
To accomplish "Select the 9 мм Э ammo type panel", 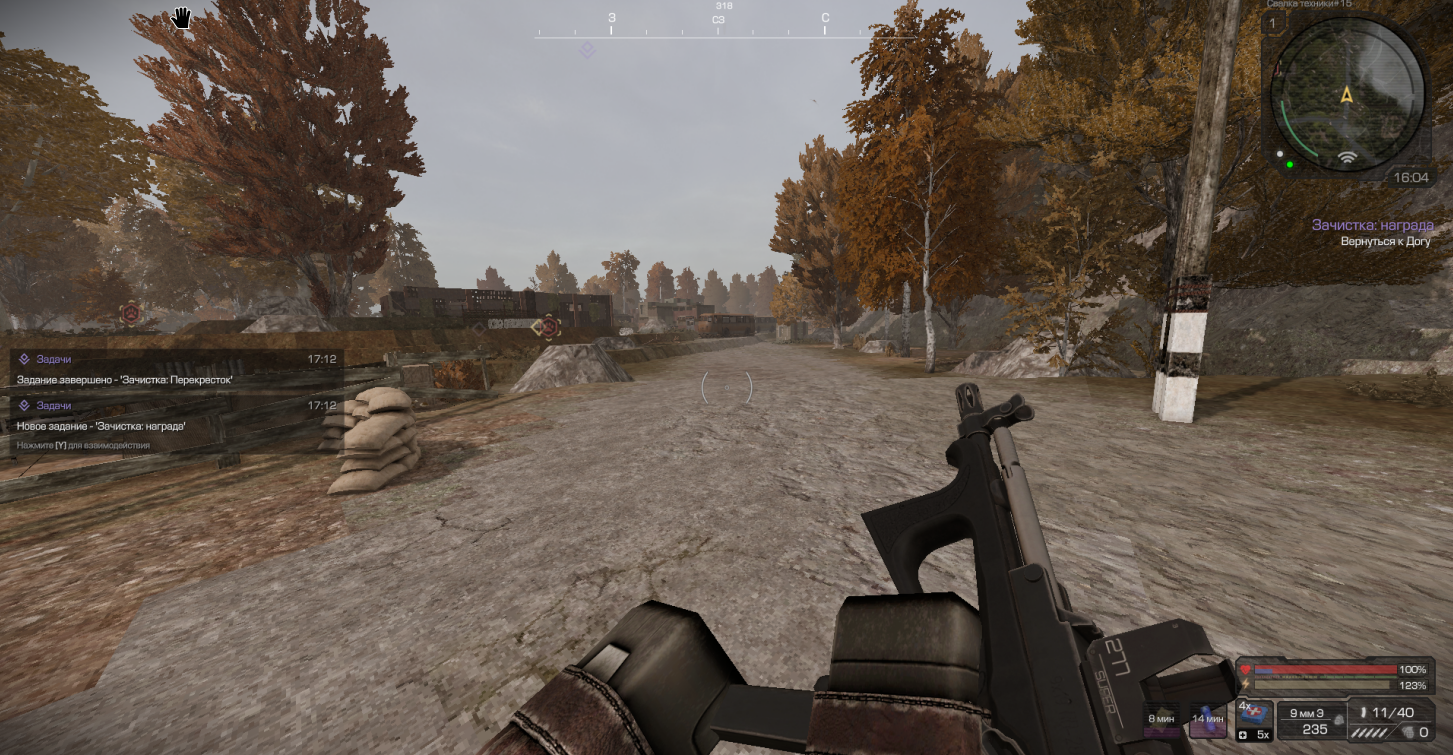I will (1313, 720).
